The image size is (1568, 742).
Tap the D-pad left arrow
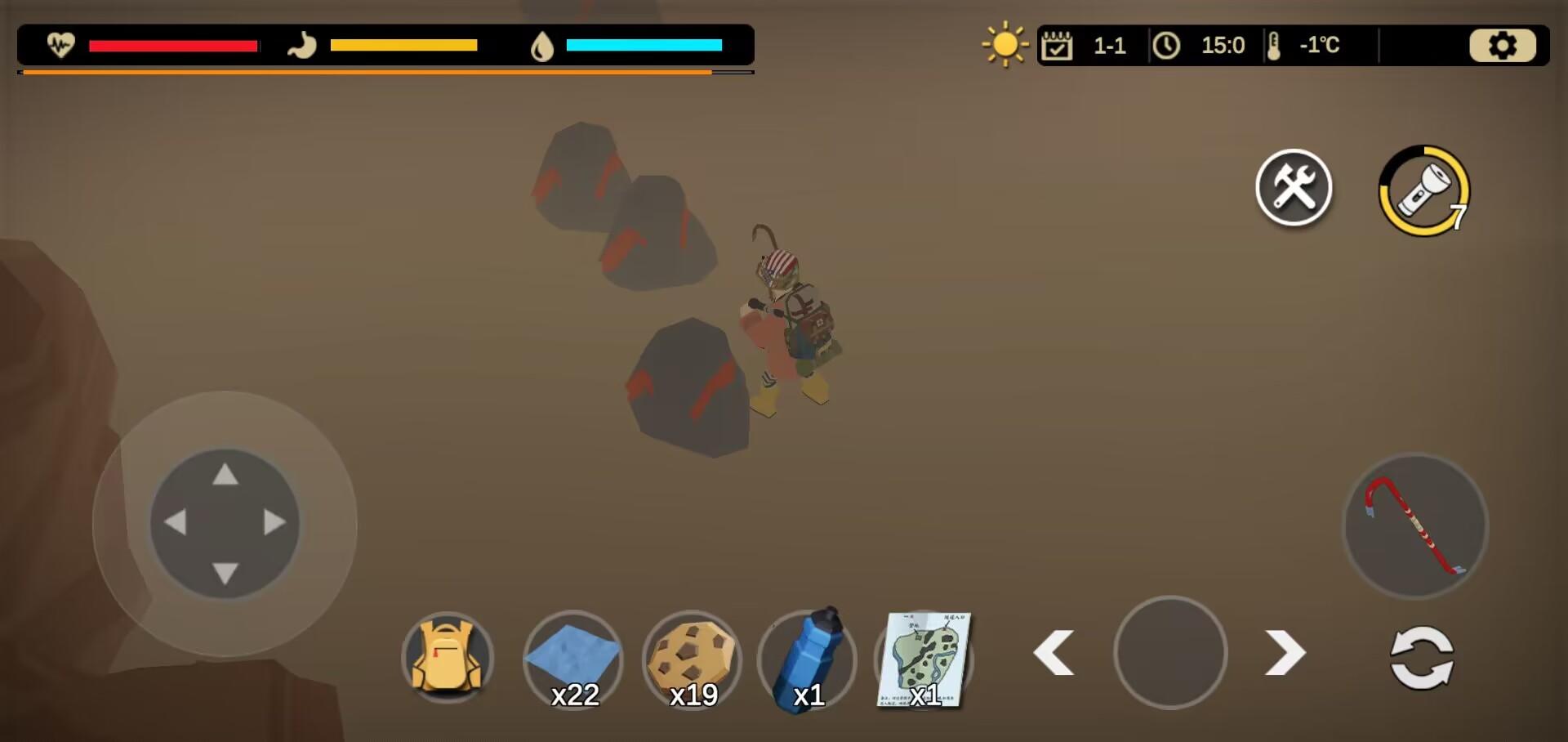[175, 523]
